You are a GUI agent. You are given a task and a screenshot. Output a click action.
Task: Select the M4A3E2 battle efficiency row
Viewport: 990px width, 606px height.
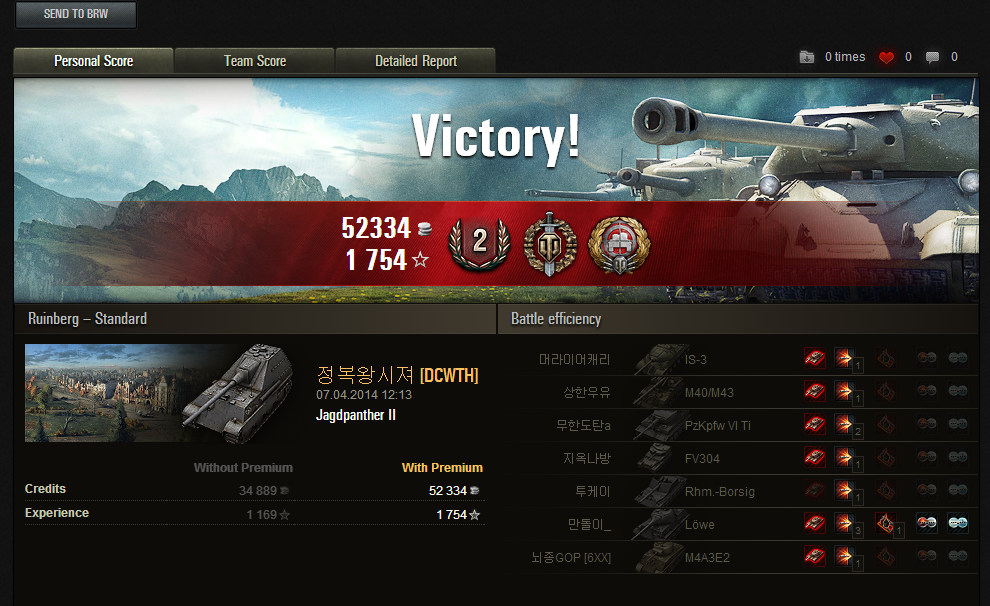[700, 558]
